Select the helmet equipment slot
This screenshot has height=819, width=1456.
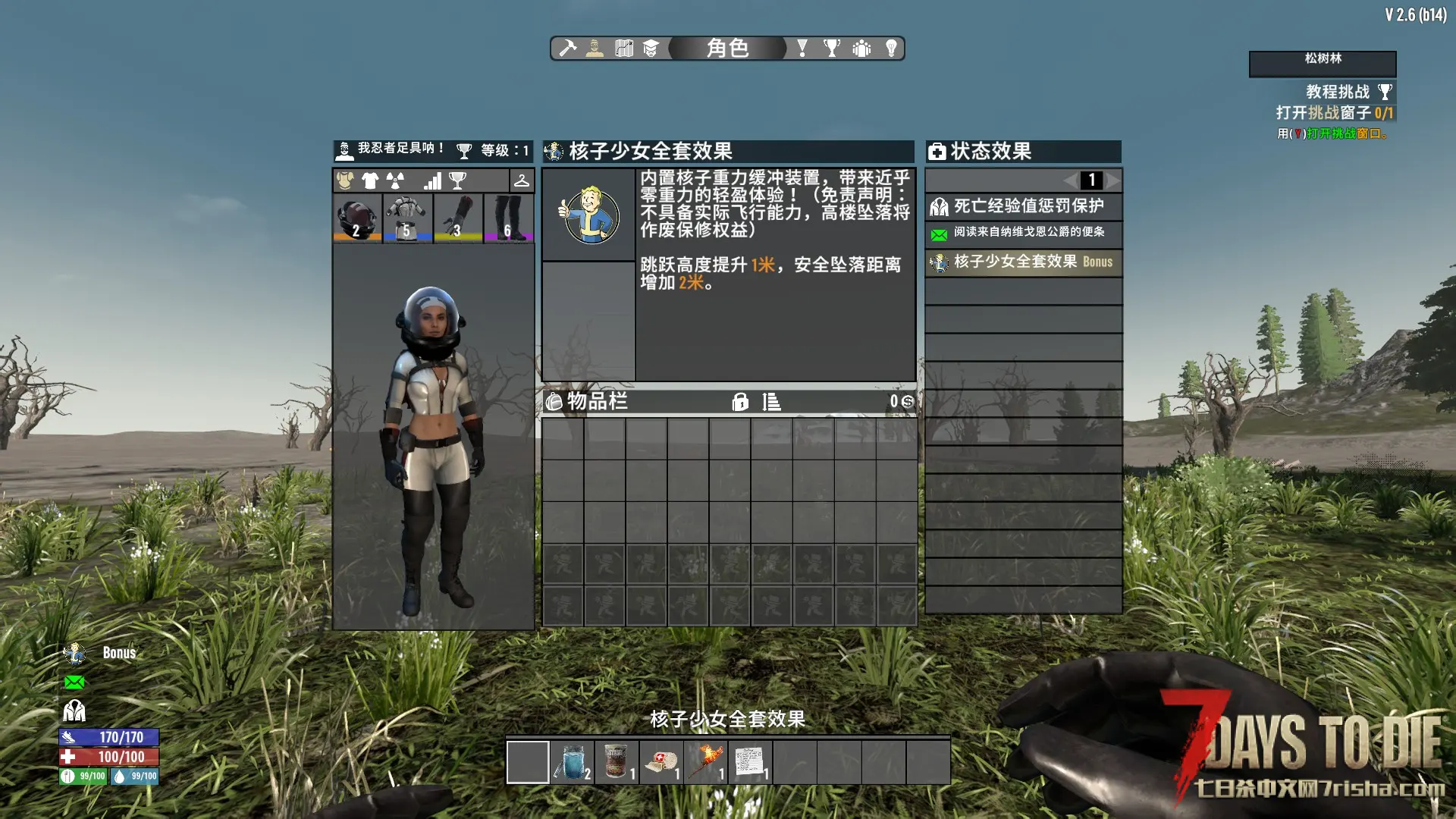click(x=357, y=218)
